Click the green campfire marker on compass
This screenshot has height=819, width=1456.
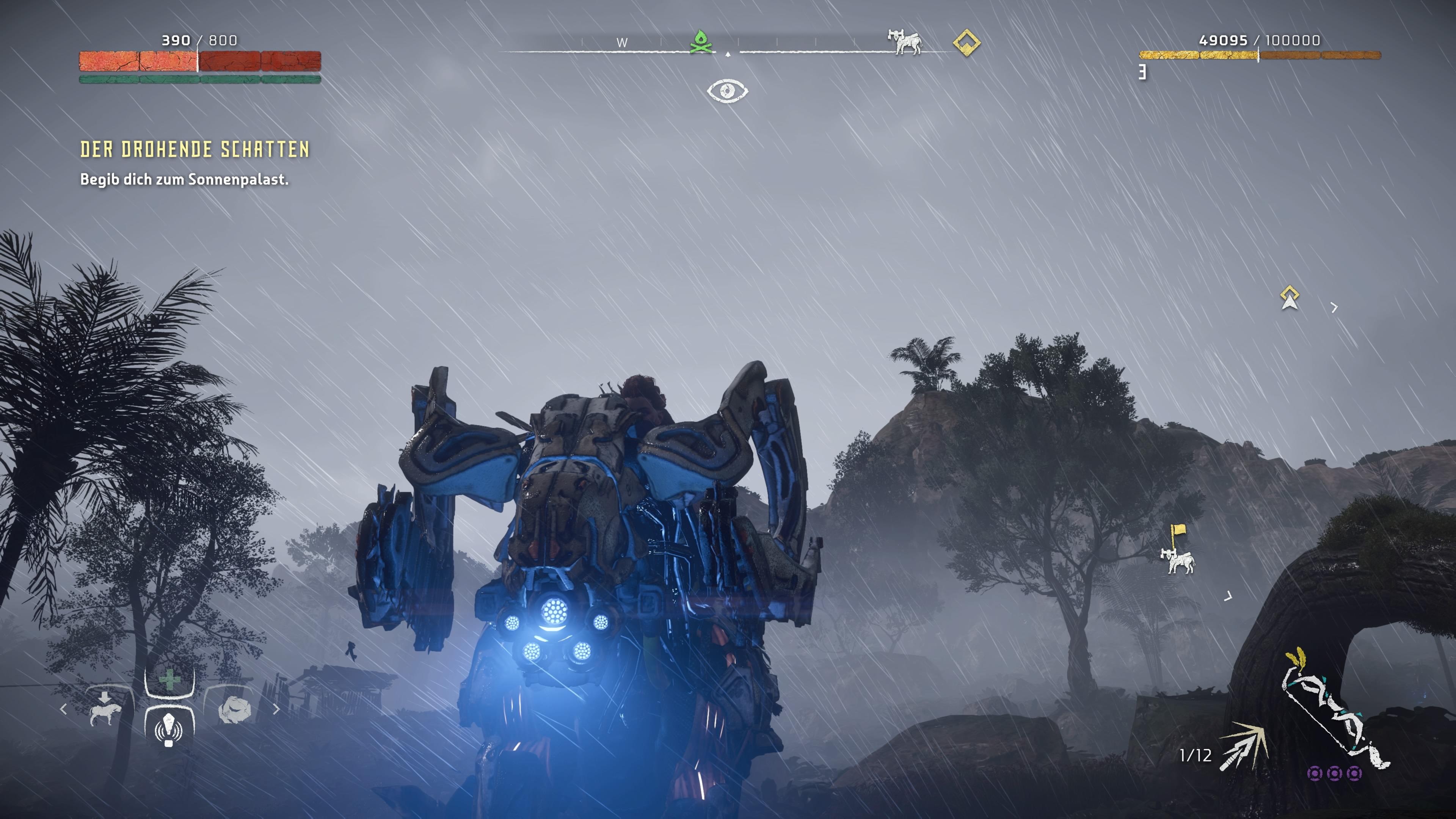701,42
